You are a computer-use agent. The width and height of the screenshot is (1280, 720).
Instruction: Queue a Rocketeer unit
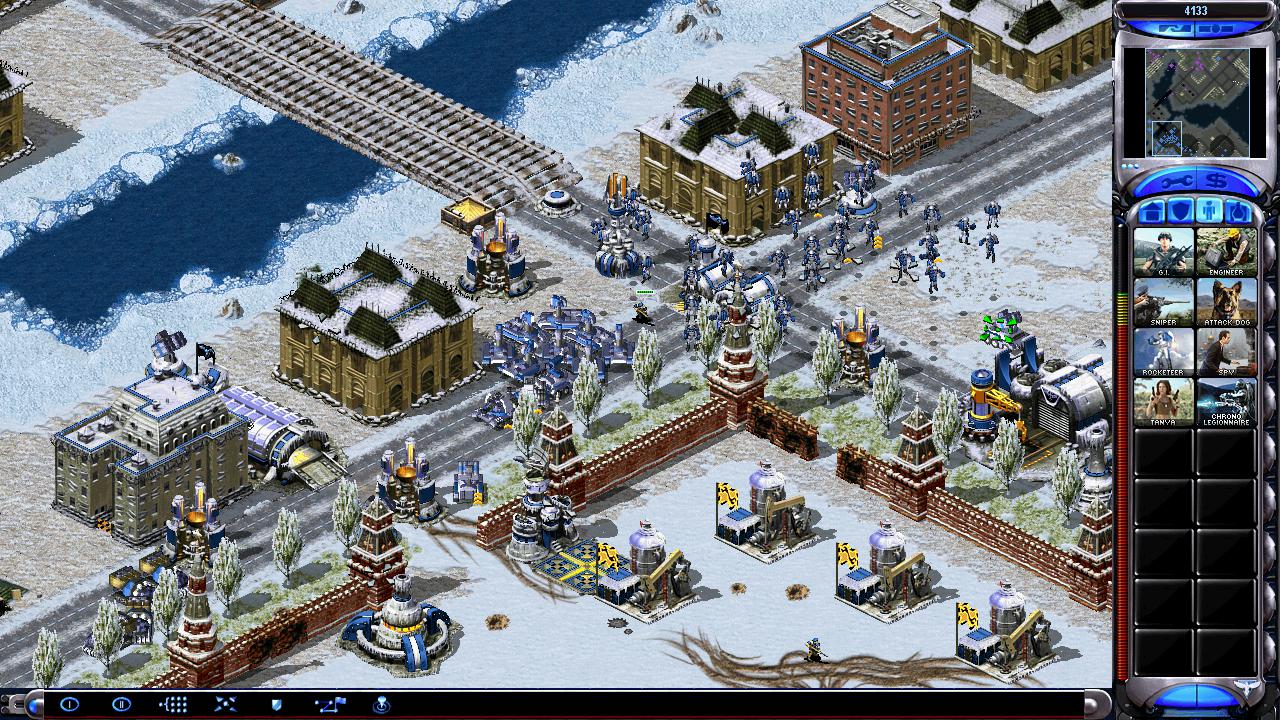(1163, 352)
